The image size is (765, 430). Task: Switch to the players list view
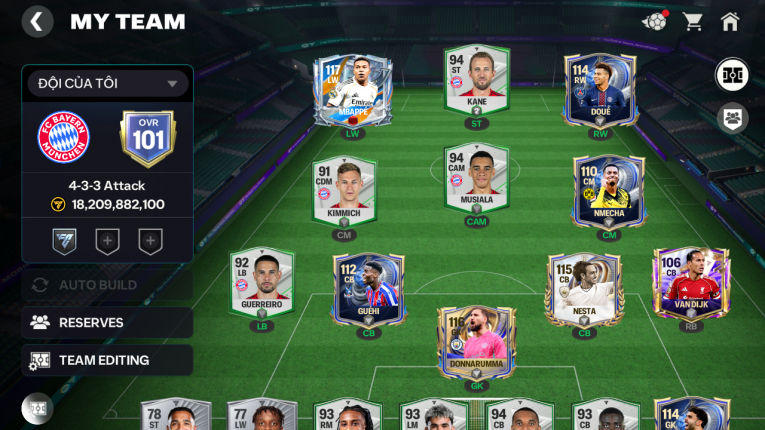point(732,118)
